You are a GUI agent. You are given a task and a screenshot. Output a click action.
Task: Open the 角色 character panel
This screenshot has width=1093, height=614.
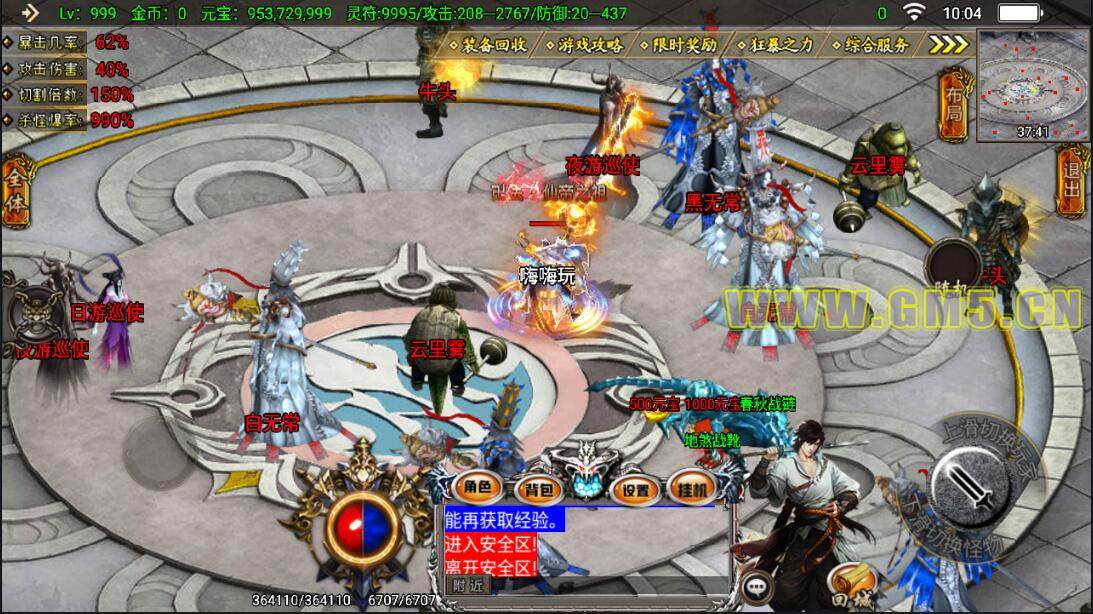[x=477, y=488]
